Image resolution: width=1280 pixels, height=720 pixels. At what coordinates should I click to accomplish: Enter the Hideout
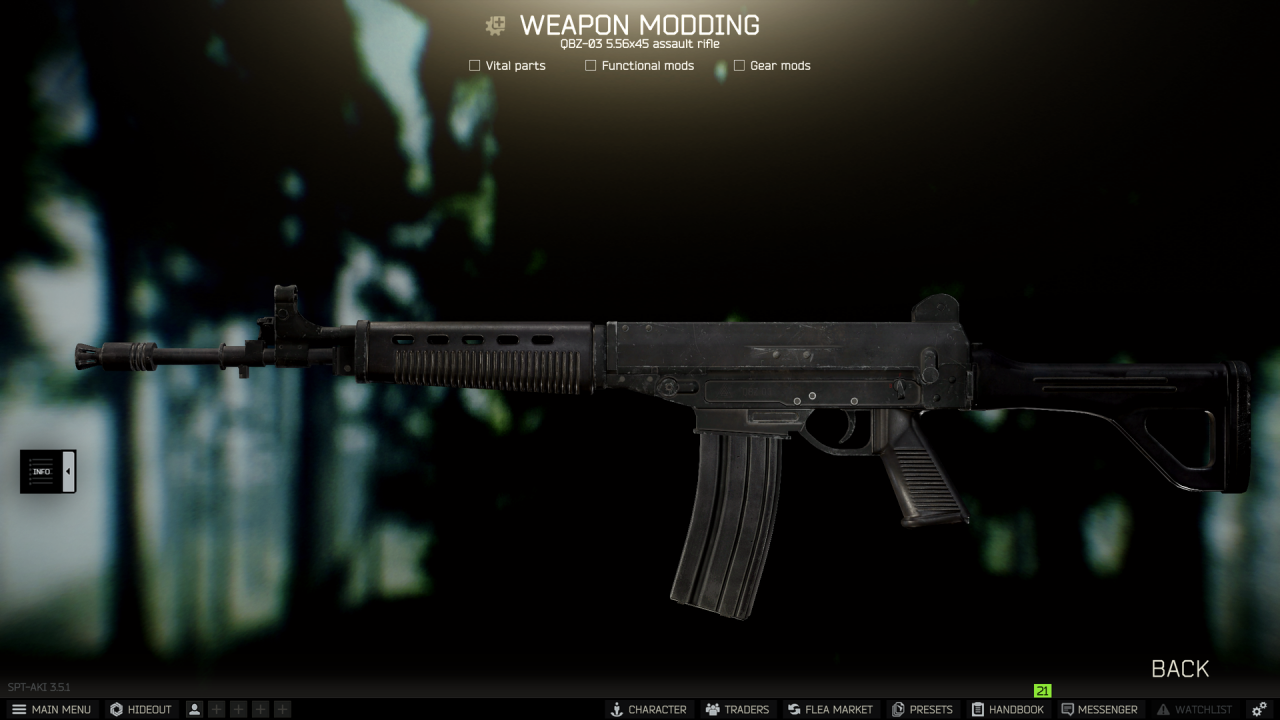click(141, 709)
